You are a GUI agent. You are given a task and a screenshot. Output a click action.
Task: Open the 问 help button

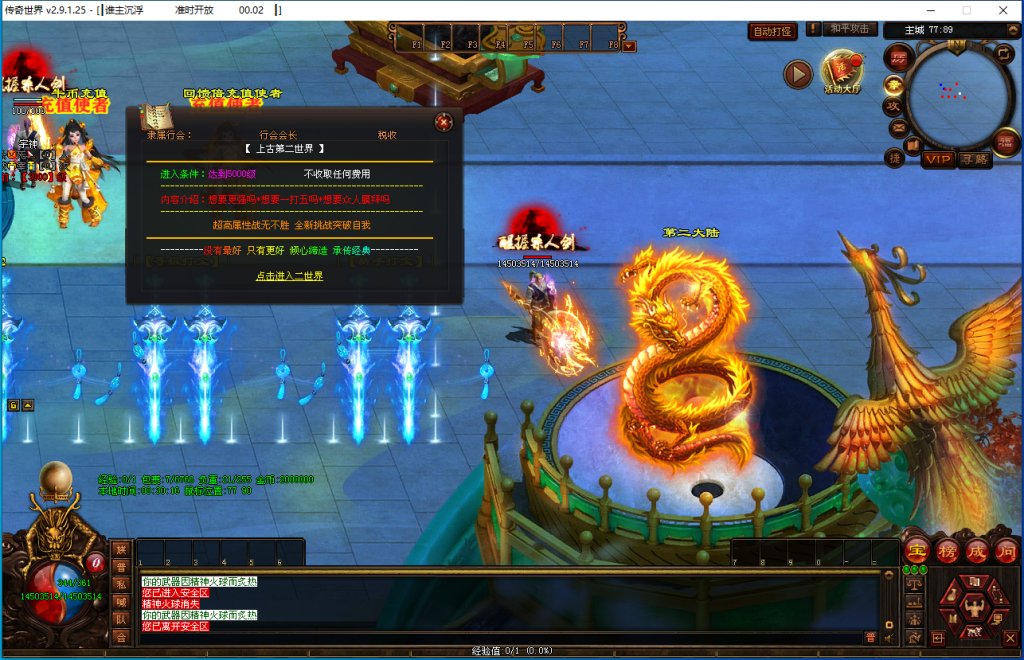click(1005, 551)
